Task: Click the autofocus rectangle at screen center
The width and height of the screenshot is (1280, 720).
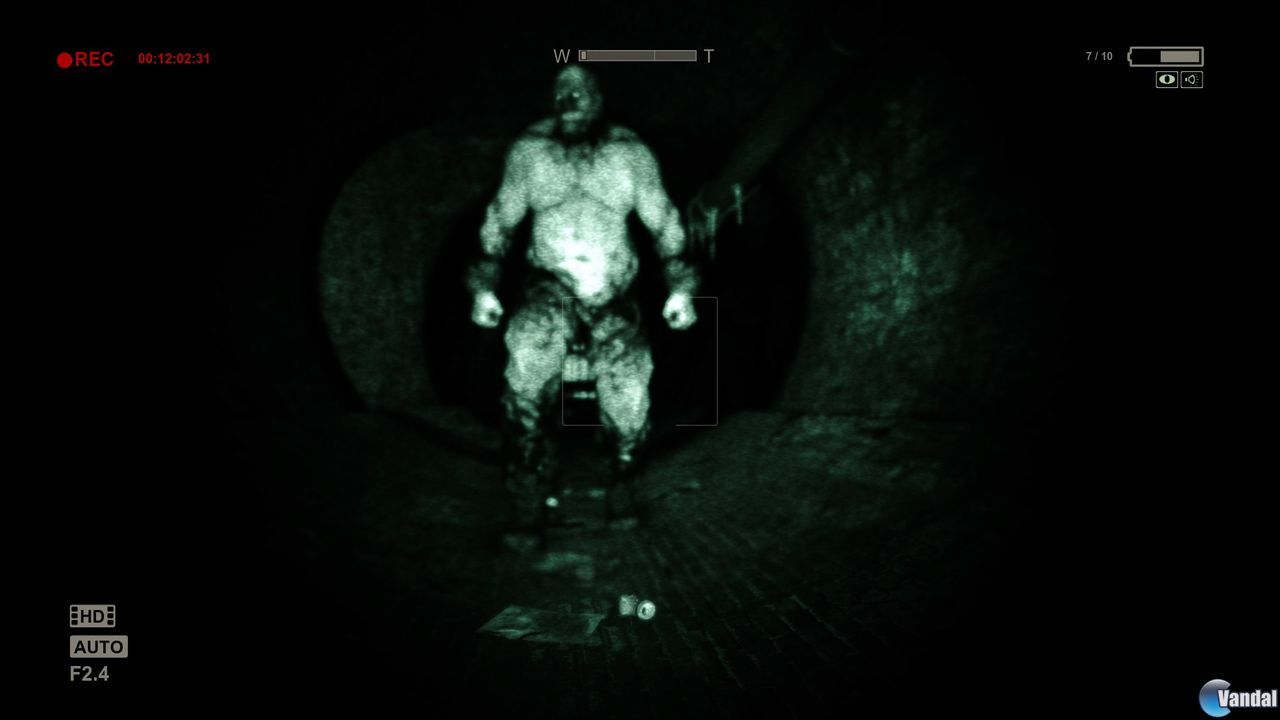Action: point(640,361)
